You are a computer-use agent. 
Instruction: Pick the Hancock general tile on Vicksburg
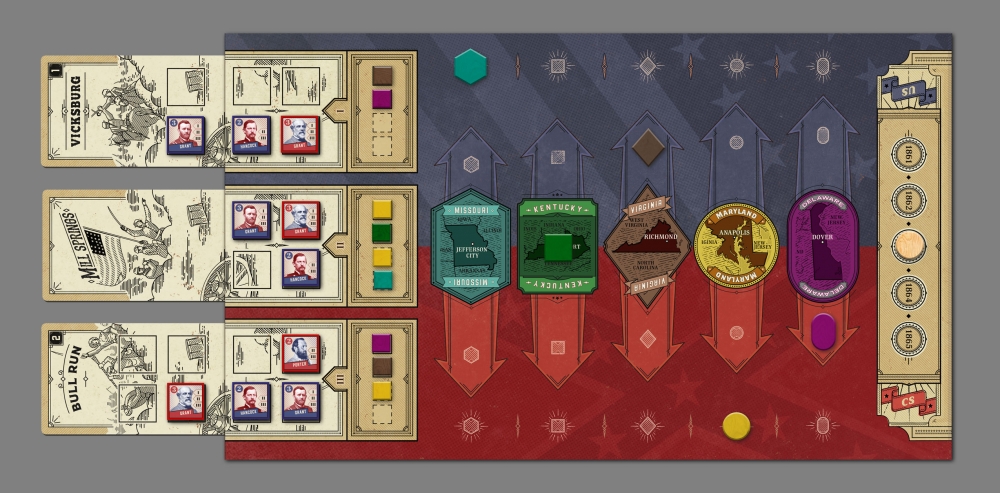tap(251, 135)
